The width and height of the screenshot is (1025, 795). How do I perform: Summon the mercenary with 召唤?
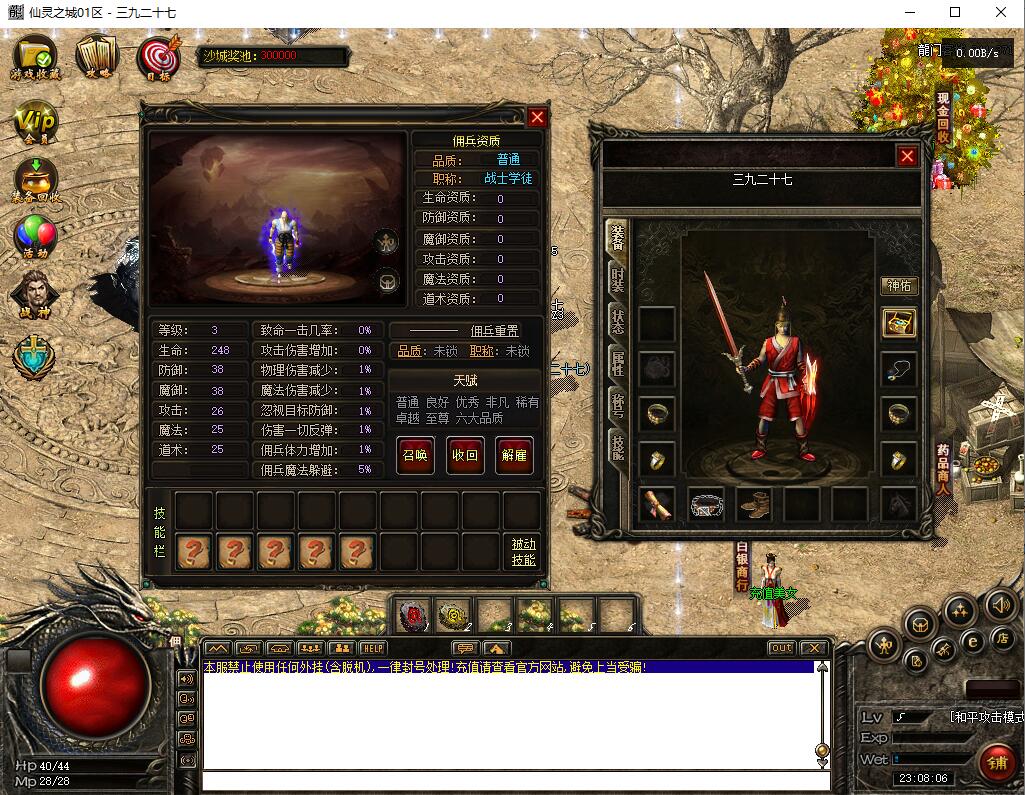coord(415,455)
